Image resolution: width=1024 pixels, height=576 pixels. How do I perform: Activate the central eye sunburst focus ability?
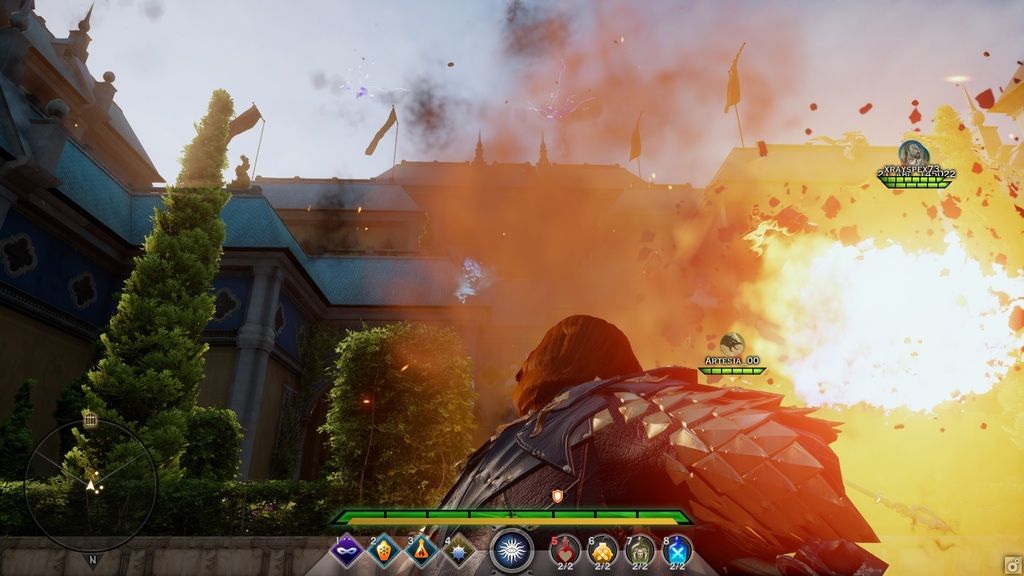[x=512, y=550]
